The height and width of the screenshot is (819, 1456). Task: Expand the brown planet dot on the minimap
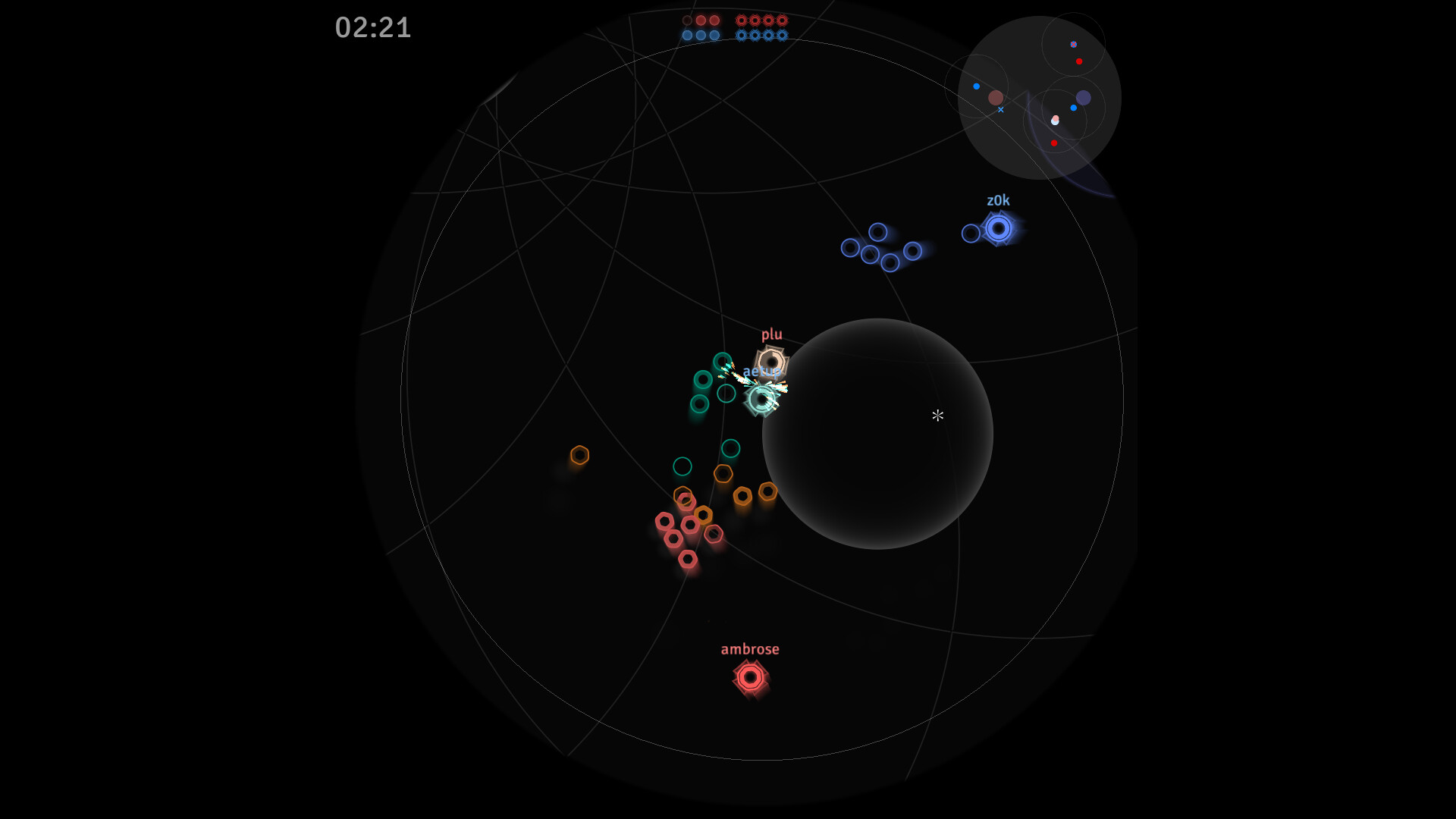[996, 98]
